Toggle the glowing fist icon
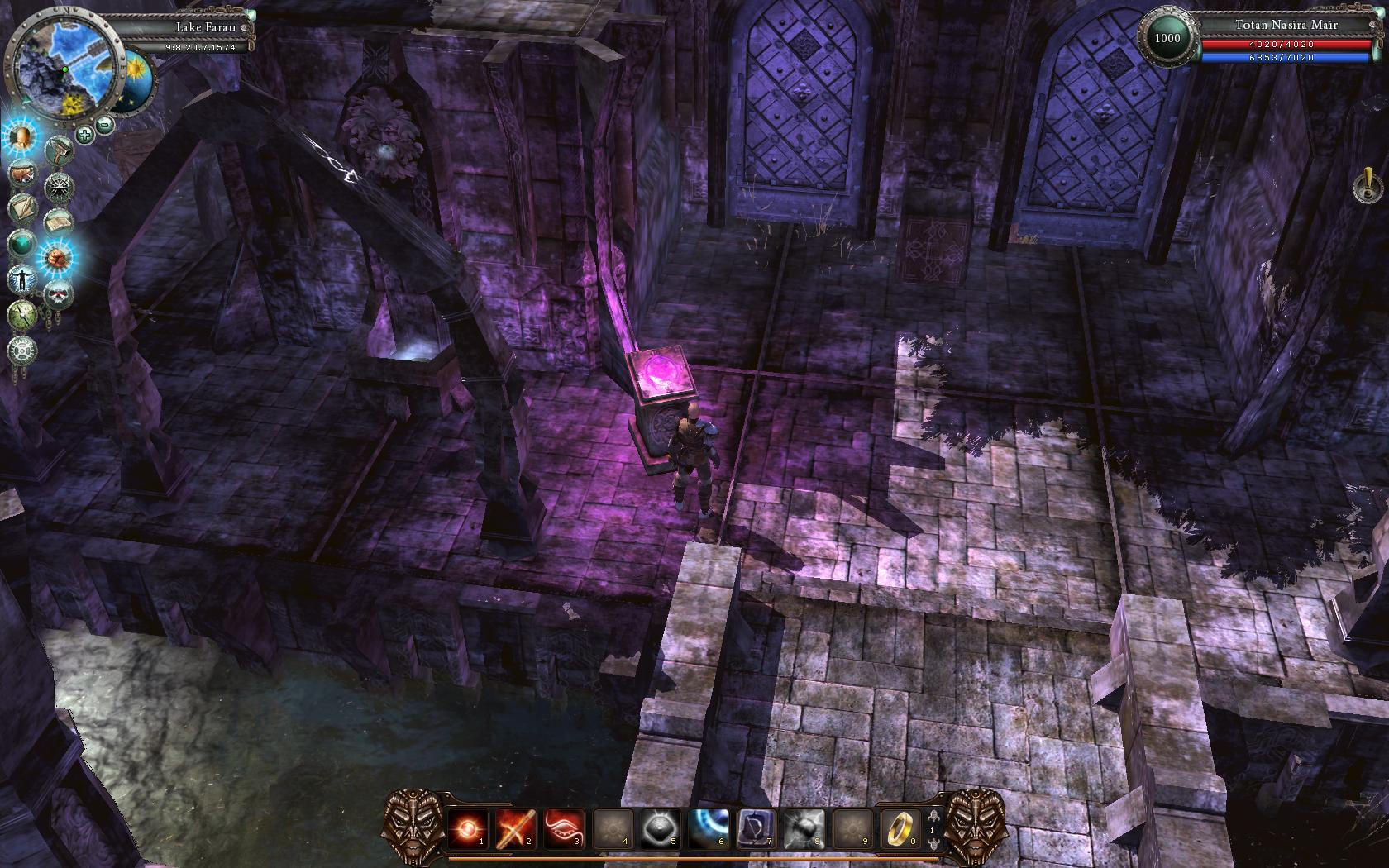1389x868 pixels. click(x=58, y=258)
